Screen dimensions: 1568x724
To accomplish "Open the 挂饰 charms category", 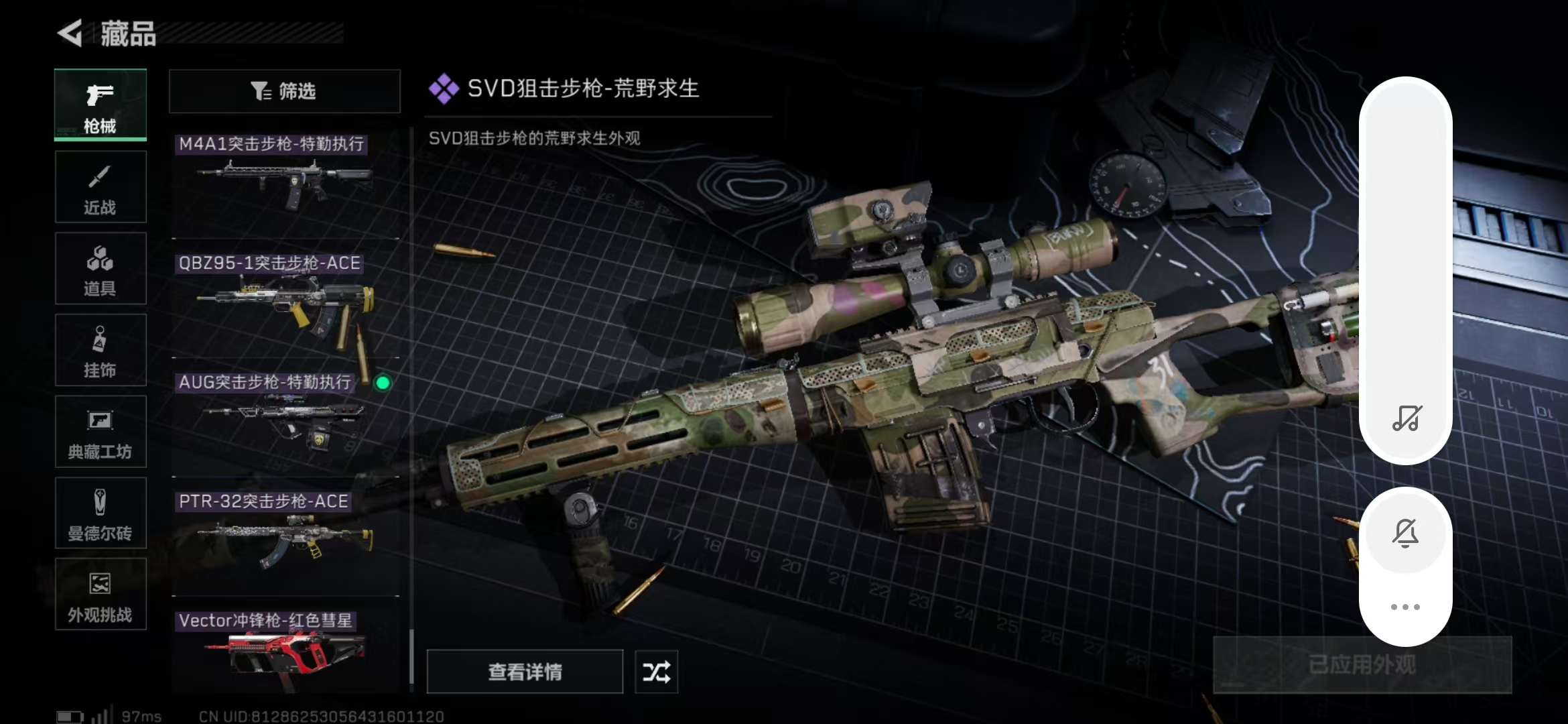I will [x=101, y=350].
